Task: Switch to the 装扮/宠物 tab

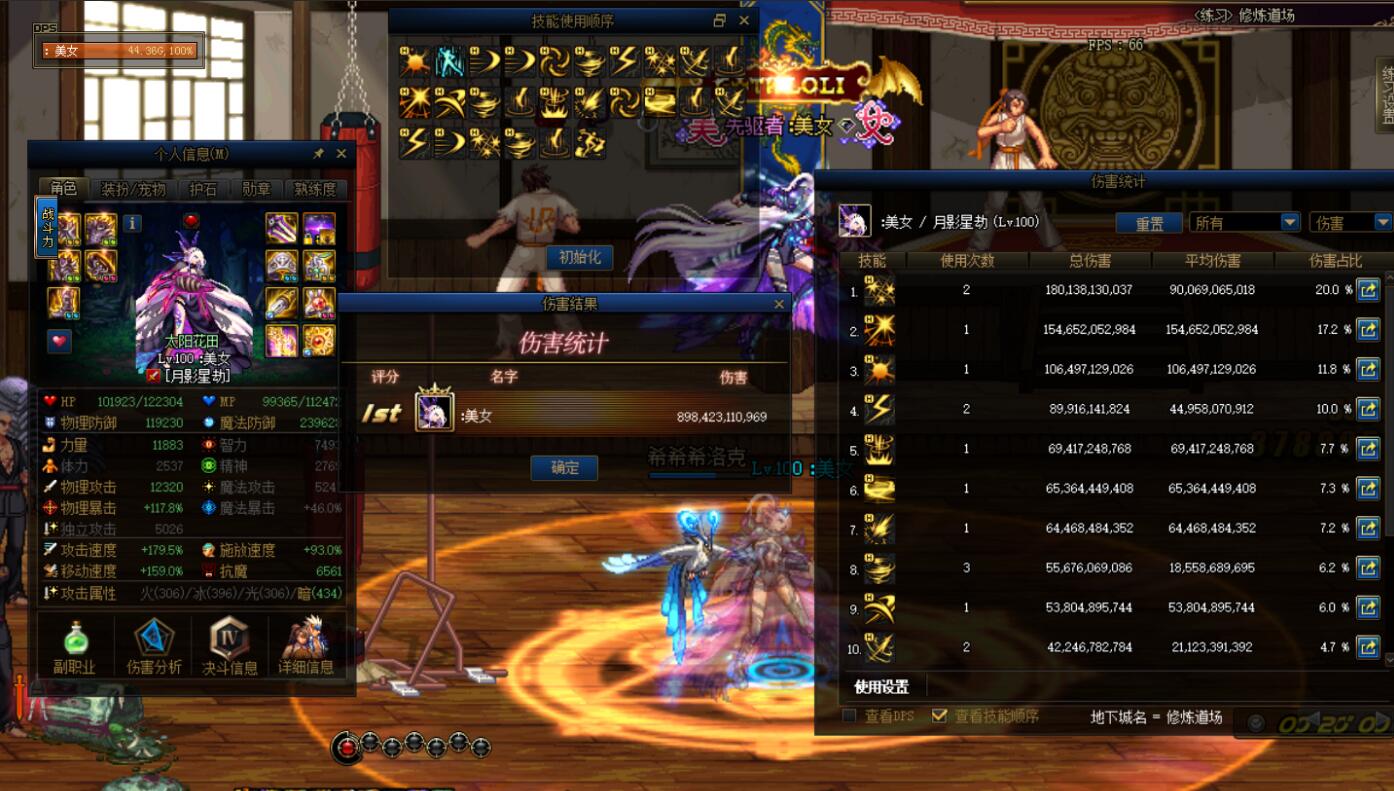Action: (x=134, y=188)
